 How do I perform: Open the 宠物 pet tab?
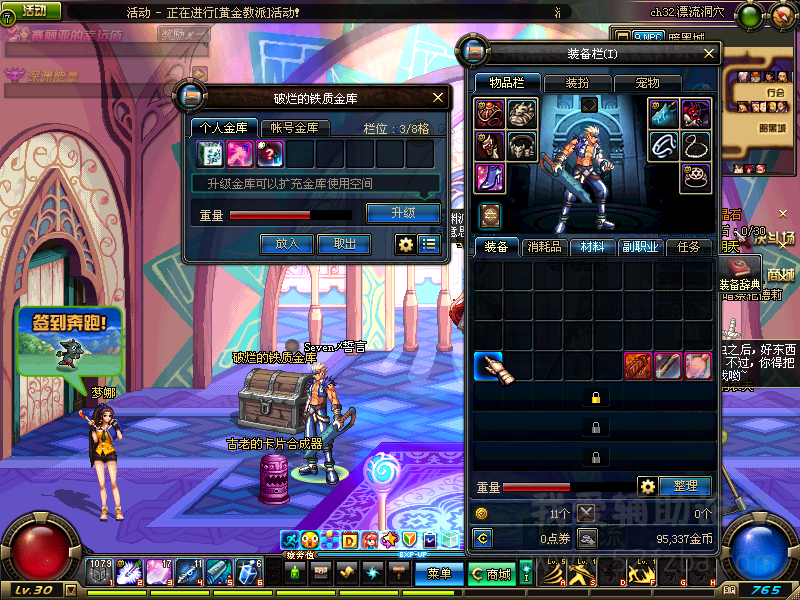coord(647,83)
